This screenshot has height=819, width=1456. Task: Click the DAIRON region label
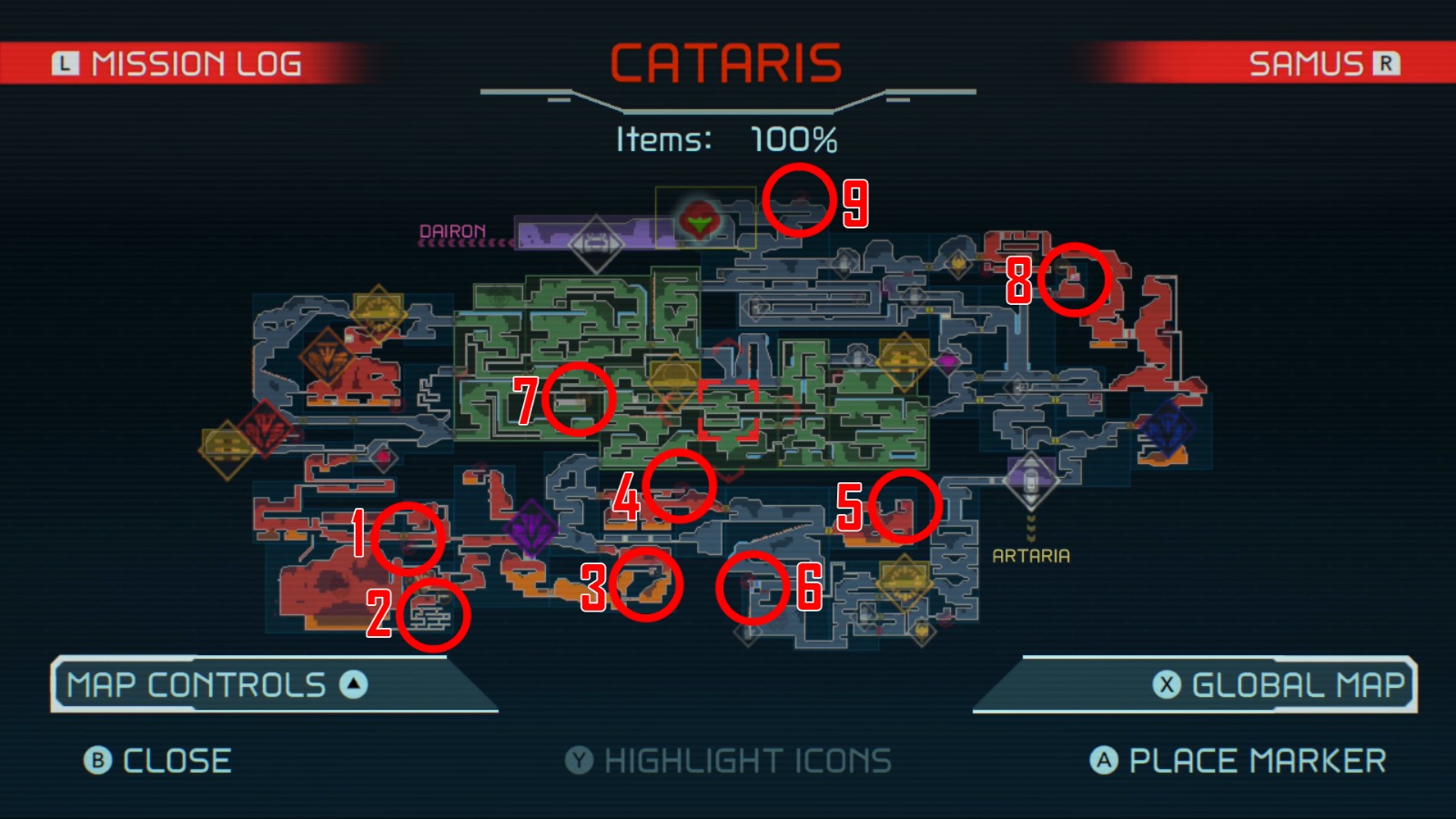(451, 230)
